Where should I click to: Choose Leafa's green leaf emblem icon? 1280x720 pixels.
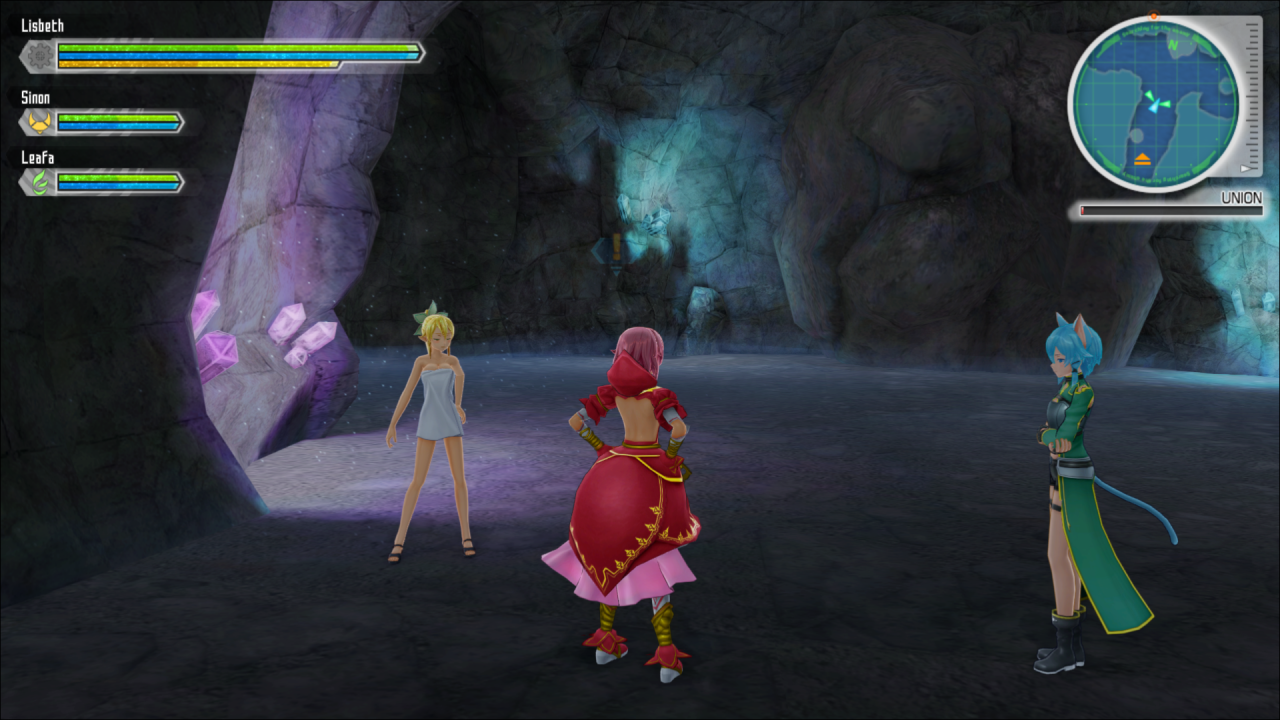tap(40, 183)
